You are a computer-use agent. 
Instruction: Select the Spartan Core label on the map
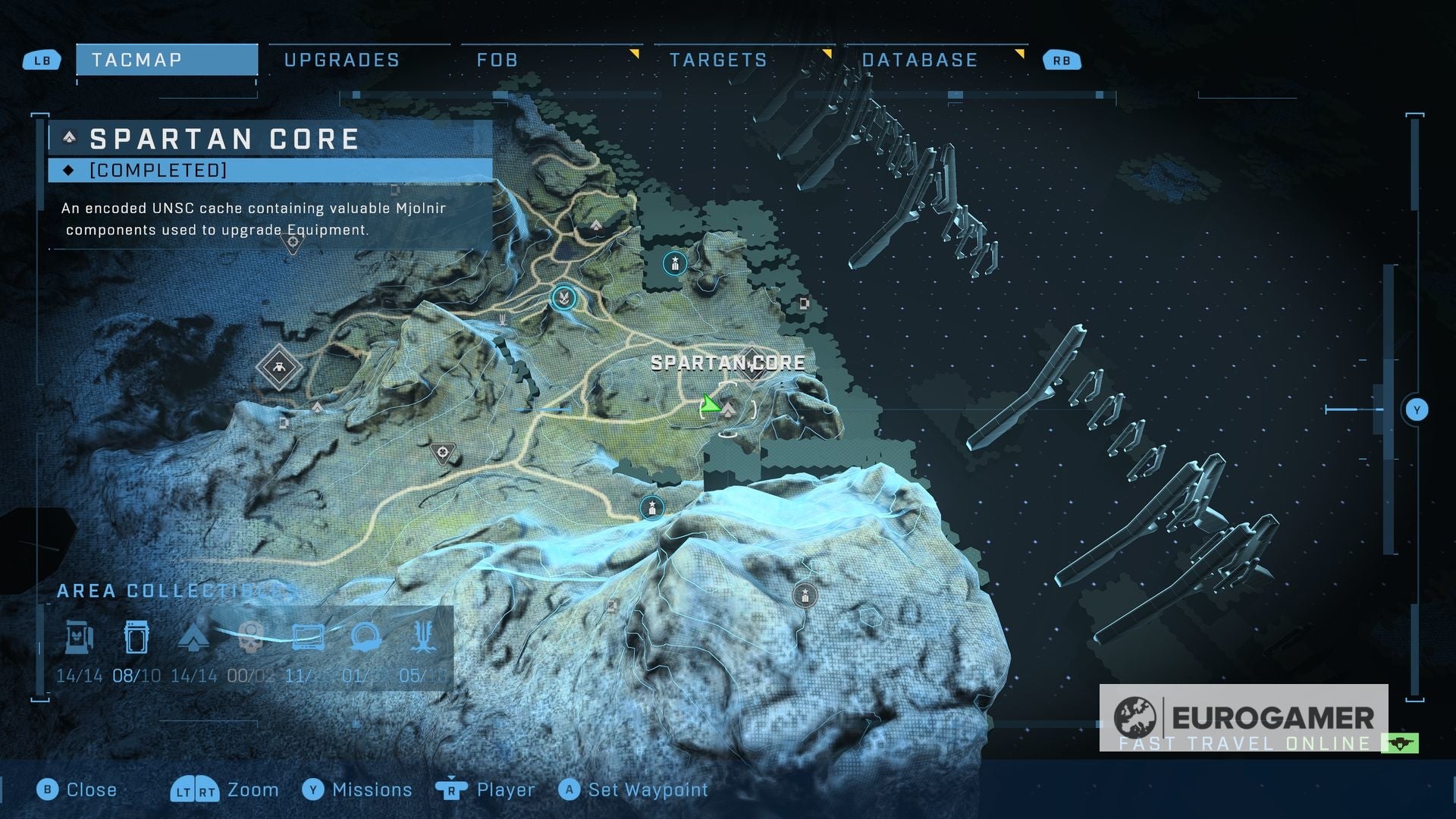[x=726, y=363]
